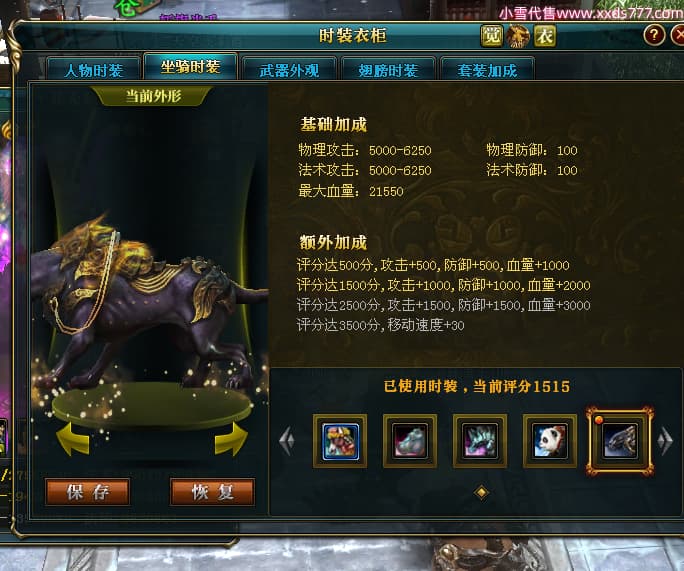Show the 翅膀时装 tab

(387, 70)
